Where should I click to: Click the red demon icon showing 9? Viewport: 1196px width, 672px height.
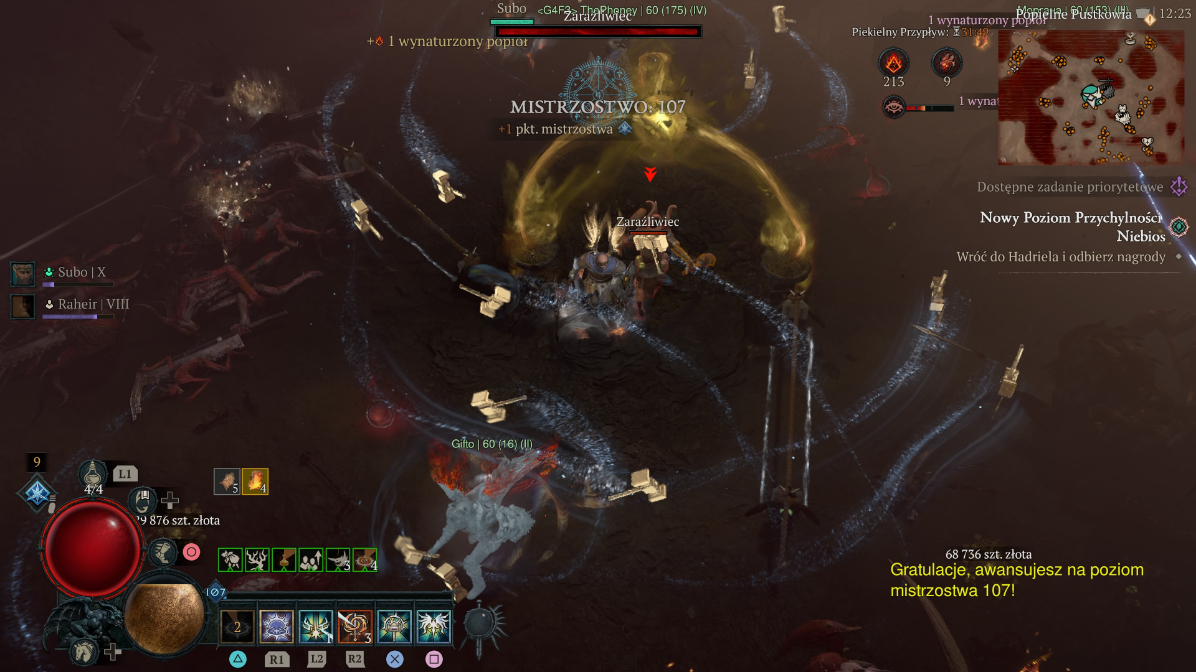point(946,64)
